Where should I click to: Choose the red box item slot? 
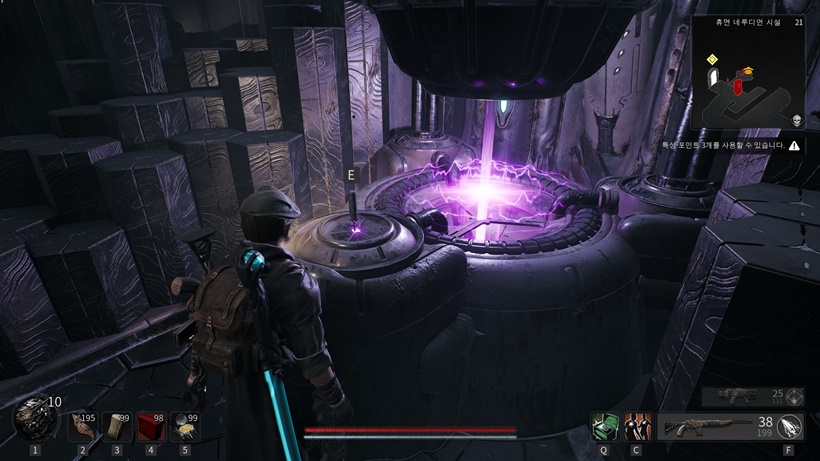(x=151, y=427)
